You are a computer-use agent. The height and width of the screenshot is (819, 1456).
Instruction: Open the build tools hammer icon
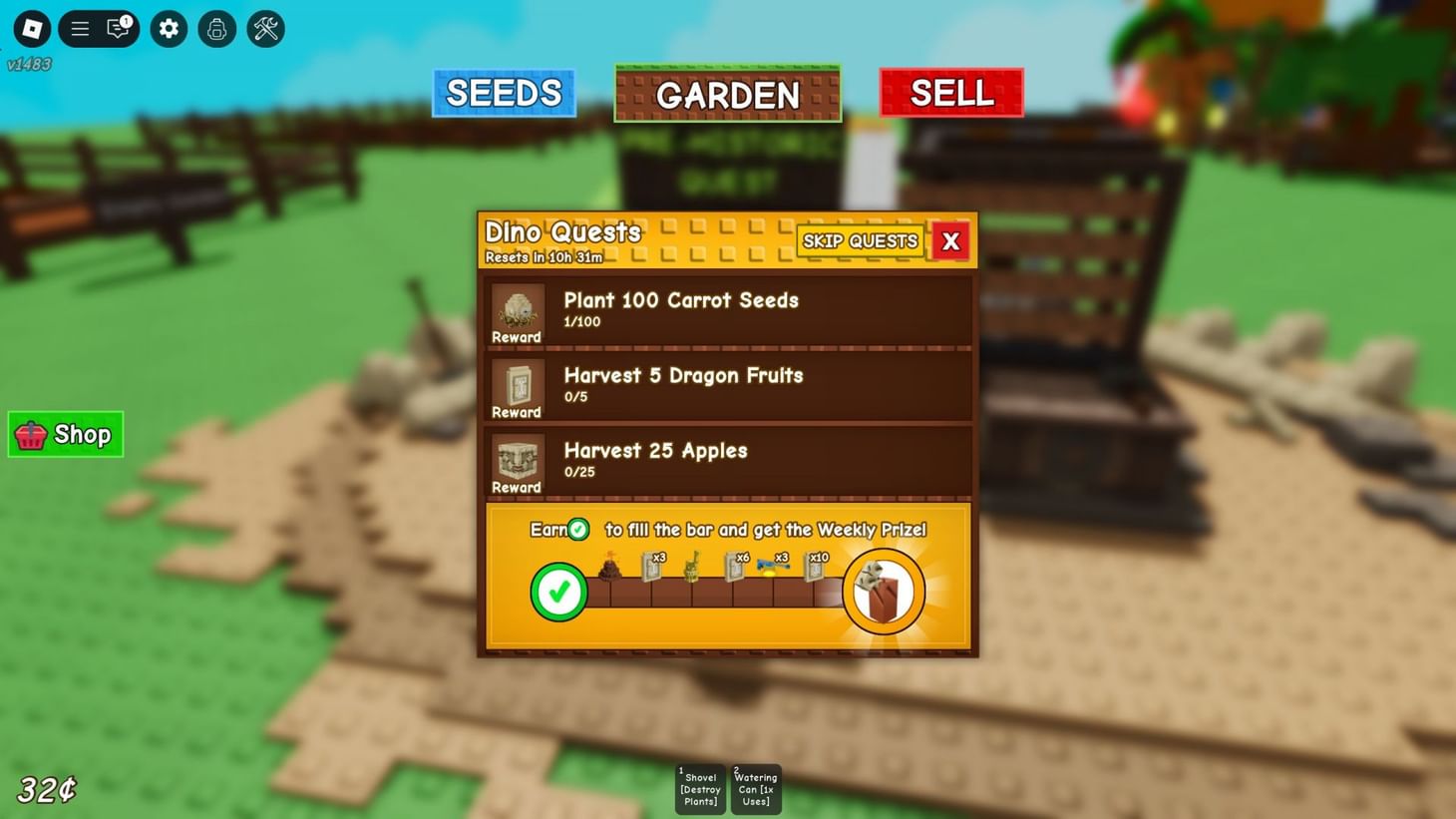[x=264, y=29]
